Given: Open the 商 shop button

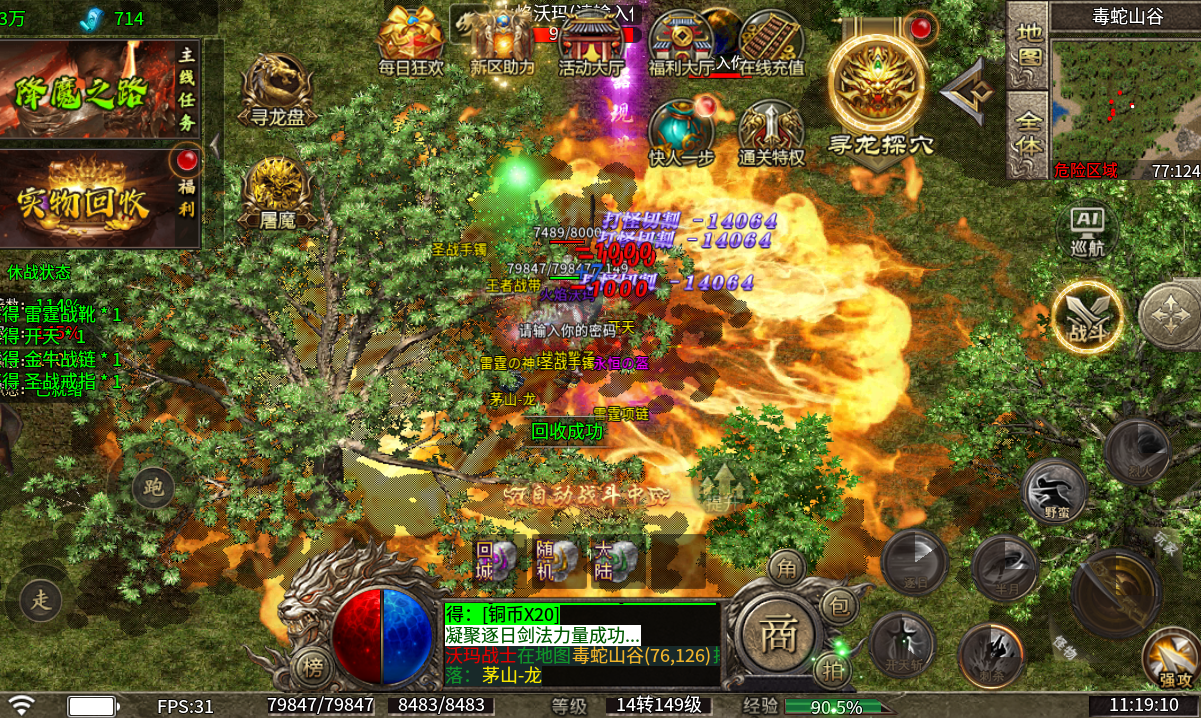Looking at the screenshot, I should [777, 637].
